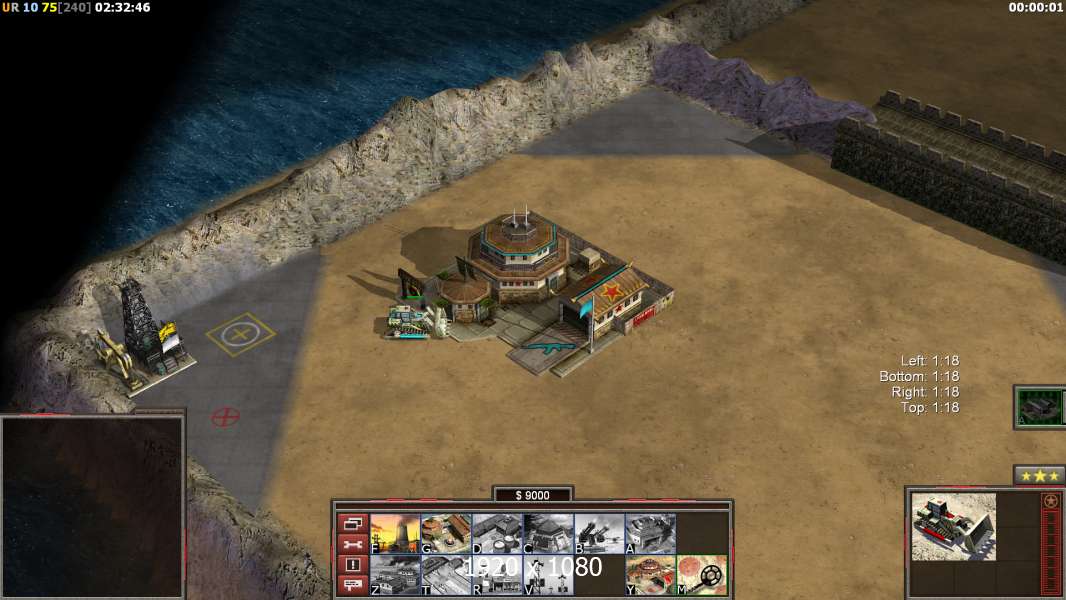
Task: Select the airfield build icon (Z)
Action: (395, 575)
